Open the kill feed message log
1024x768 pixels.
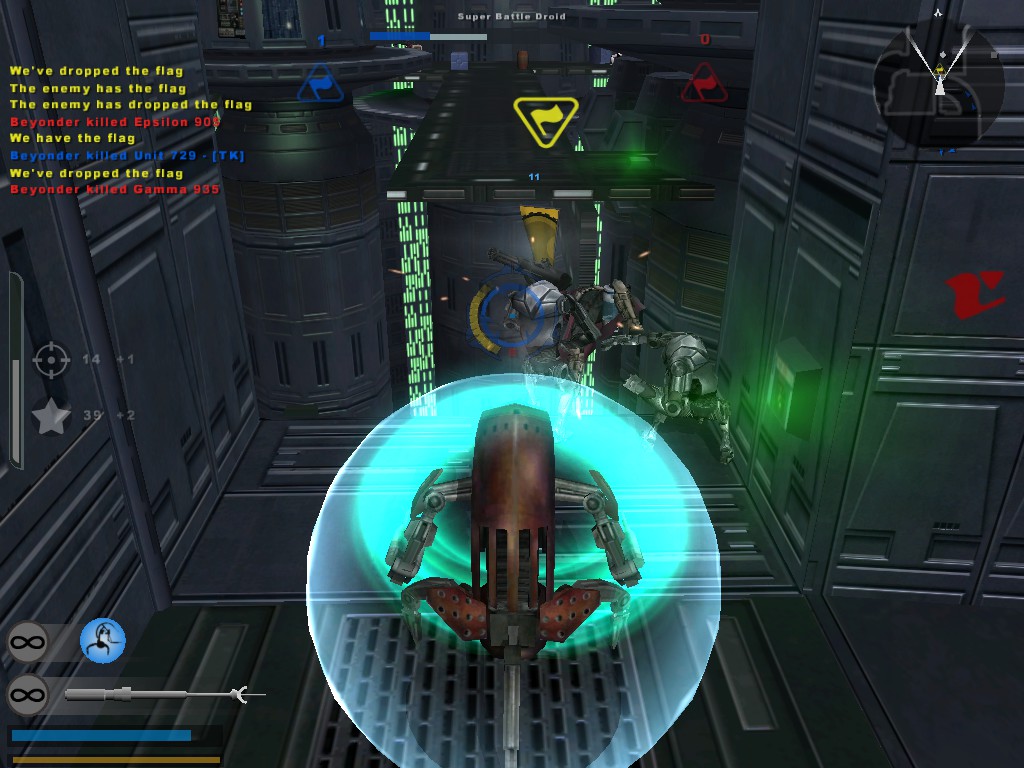click(x=130, y=130)
